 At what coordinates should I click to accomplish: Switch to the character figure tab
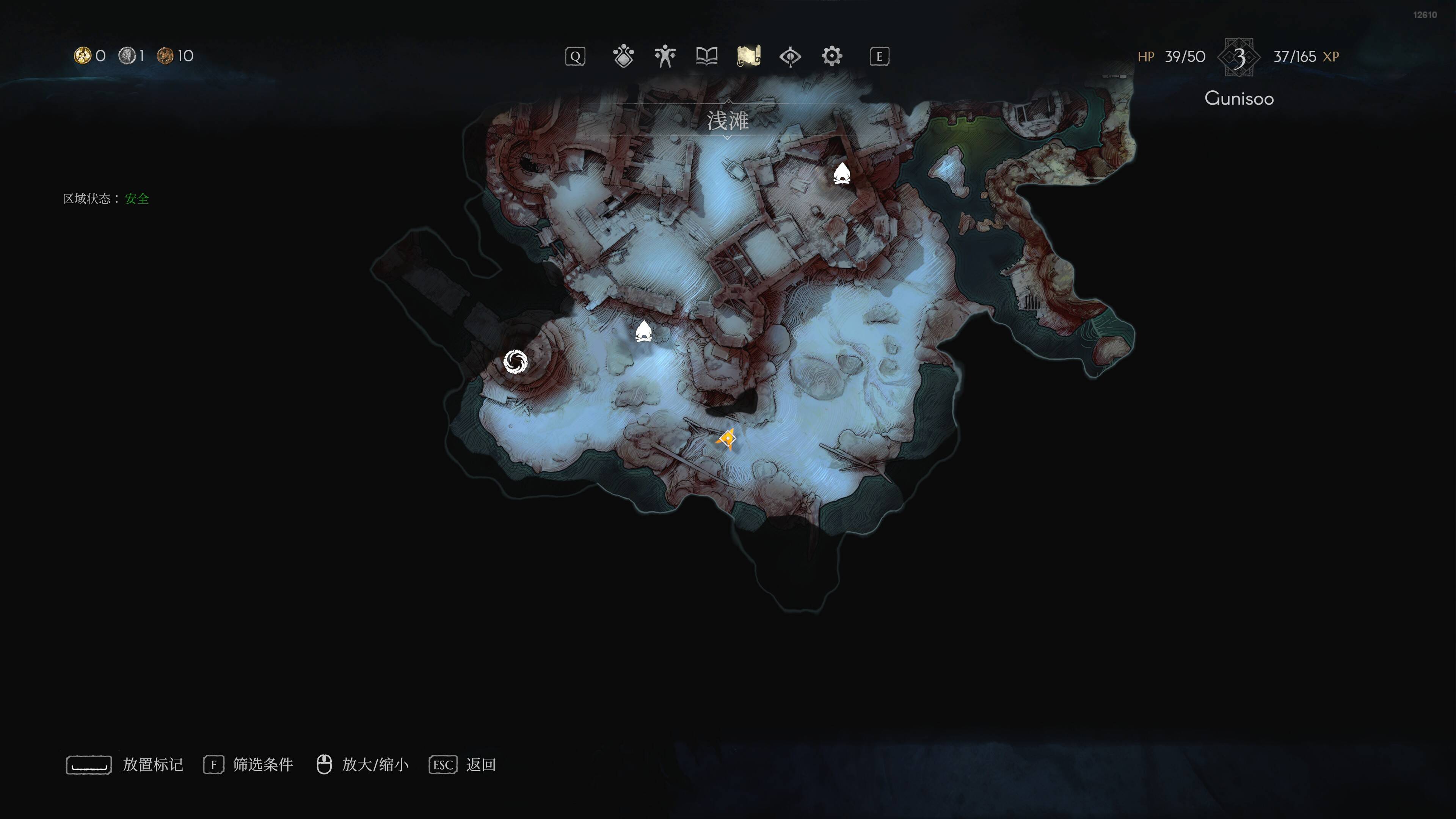coord(665,56)
